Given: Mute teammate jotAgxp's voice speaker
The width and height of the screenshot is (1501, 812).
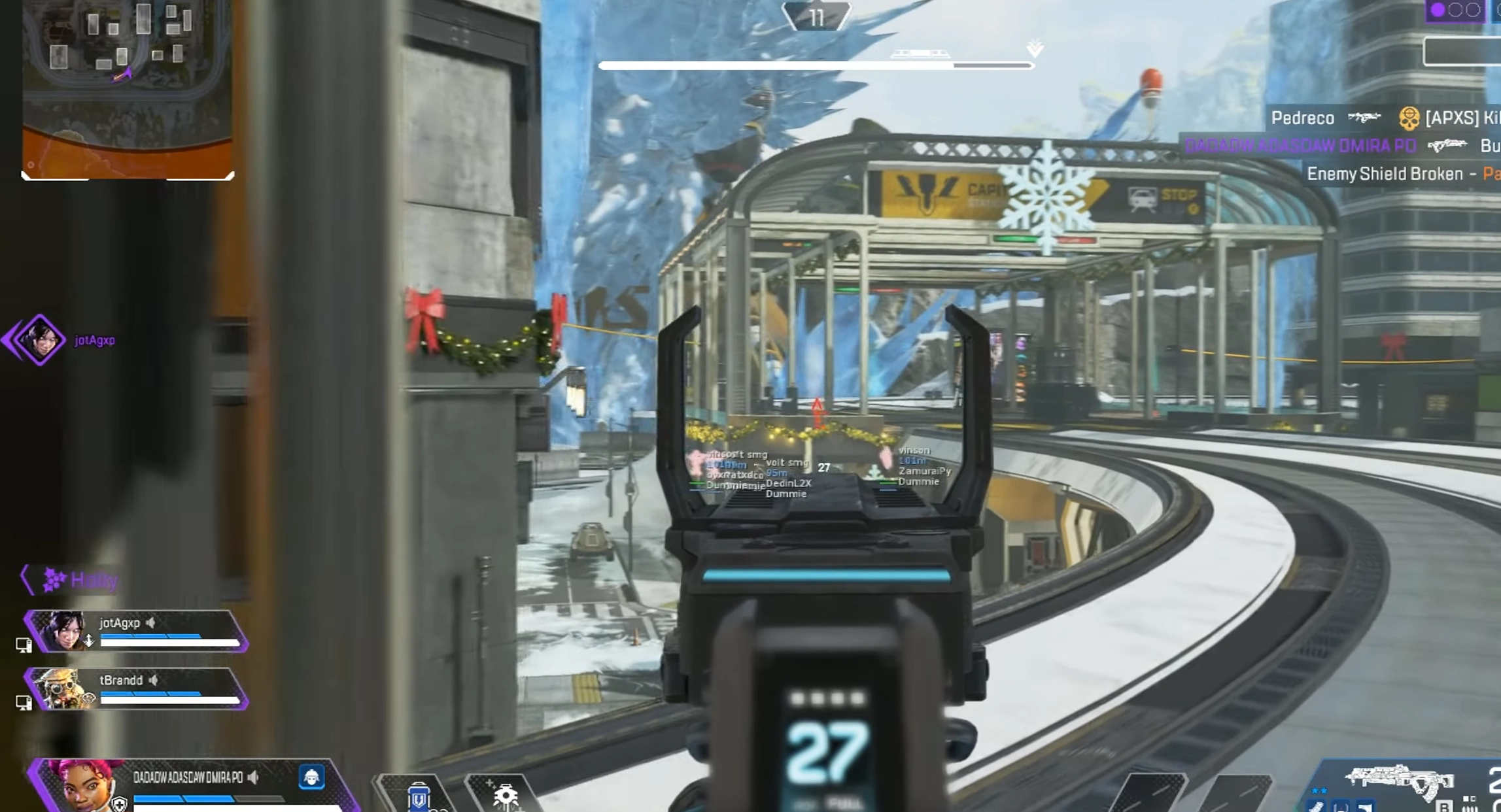Looking at the screenshot, I should tap(152, 623).
